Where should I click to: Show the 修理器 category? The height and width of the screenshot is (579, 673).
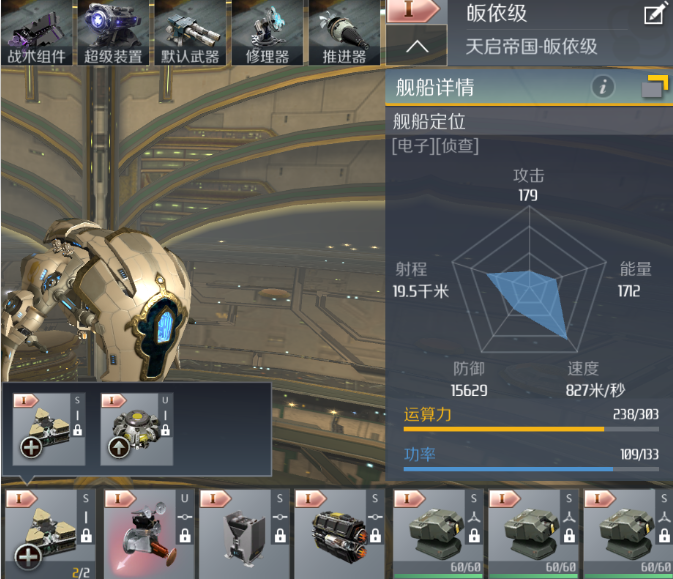click(267, 33)
